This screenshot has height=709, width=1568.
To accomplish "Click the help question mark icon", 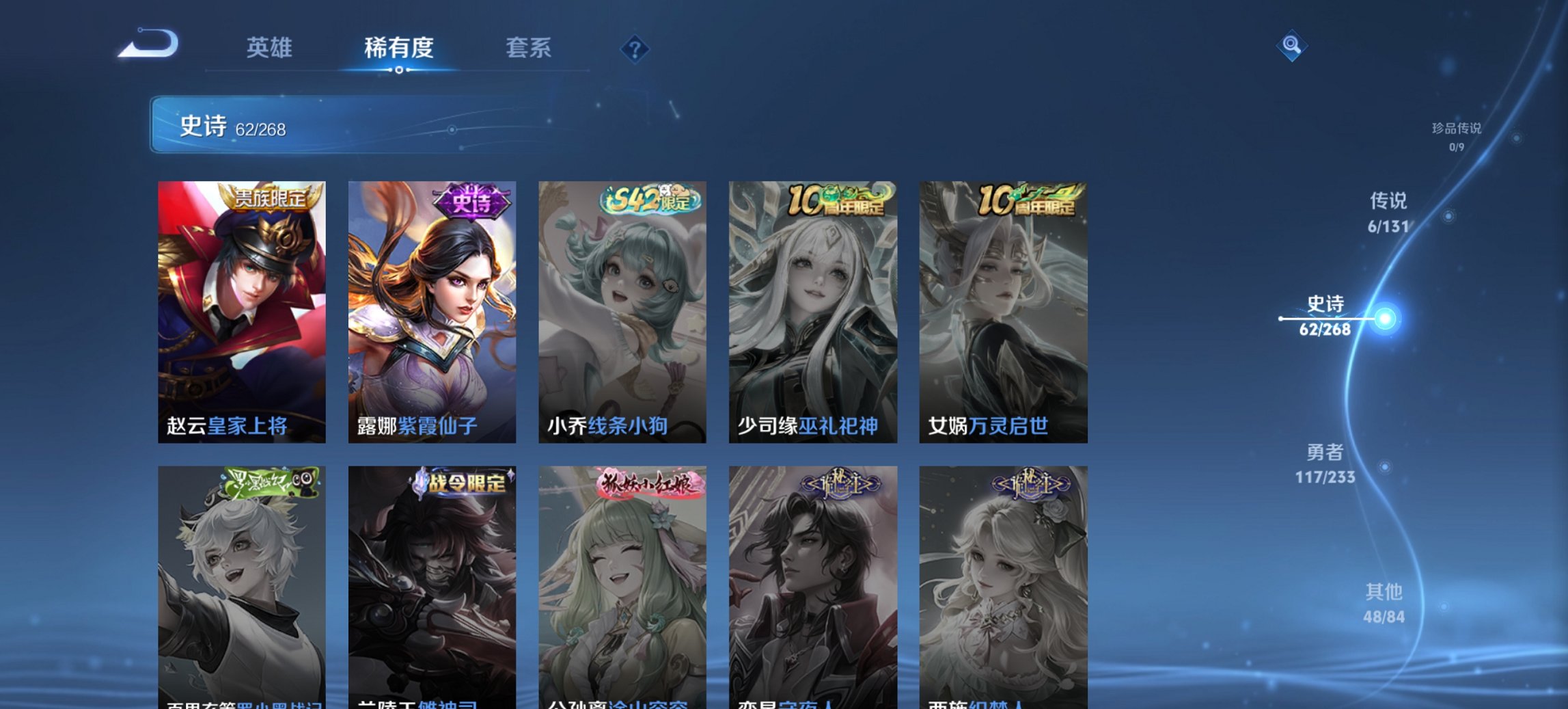I will pyautogui.click(x=635, y=48).
